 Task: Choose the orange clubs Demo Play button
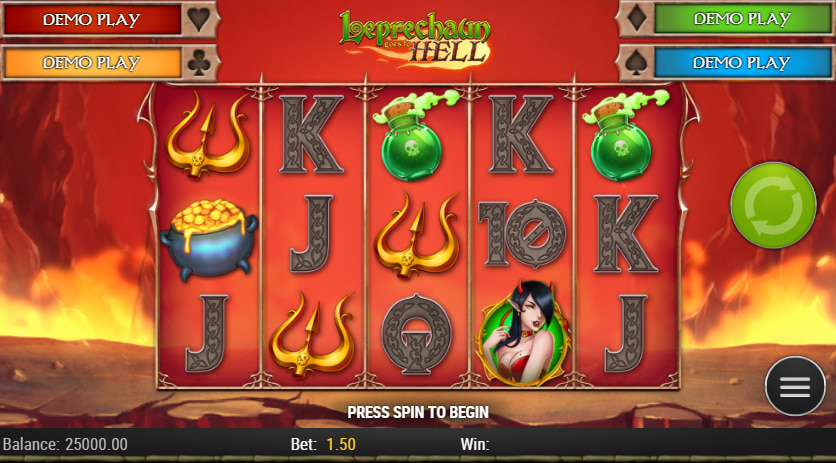[x=91, y=62]
